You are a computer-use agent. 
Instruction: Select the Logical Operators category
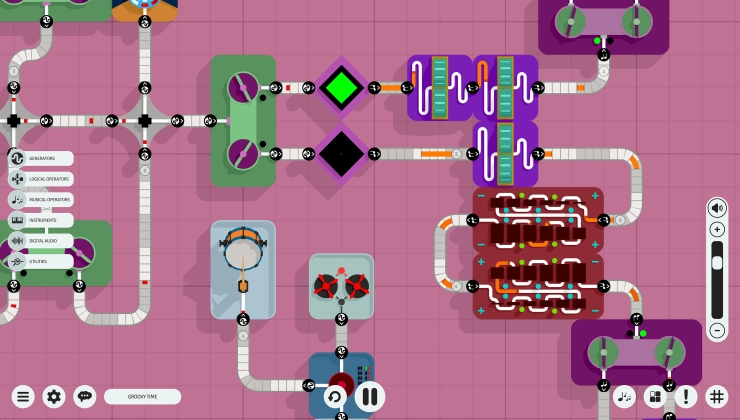41,179
